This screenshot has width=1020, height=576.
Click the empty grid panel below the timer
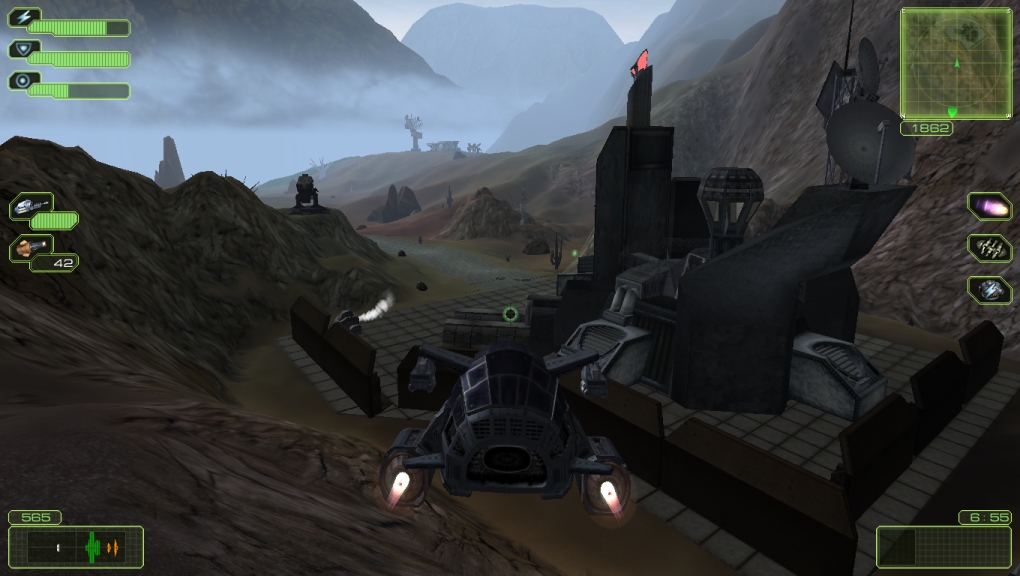[x=944, y=547]
